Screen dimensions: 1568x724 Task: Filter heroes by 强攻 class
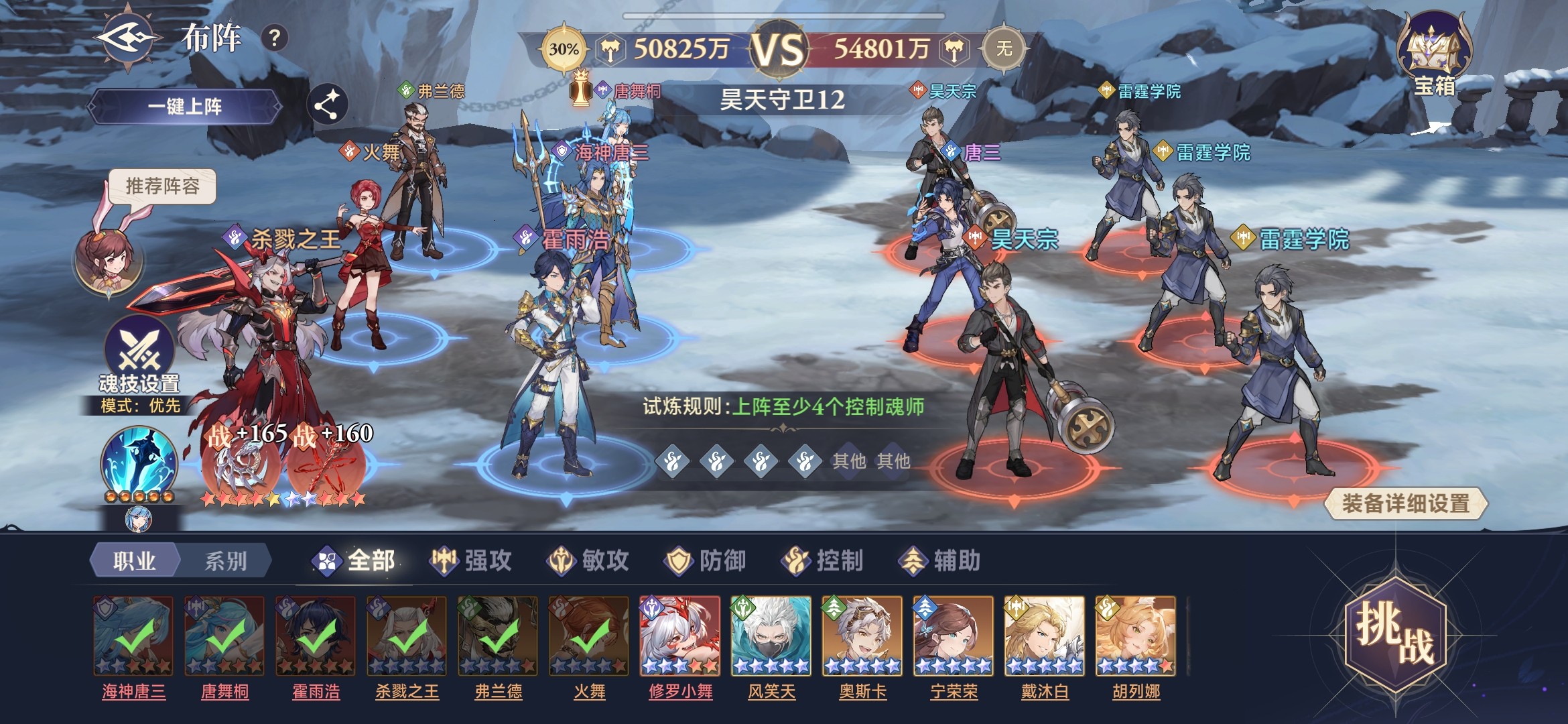click(x=471, y=560)
